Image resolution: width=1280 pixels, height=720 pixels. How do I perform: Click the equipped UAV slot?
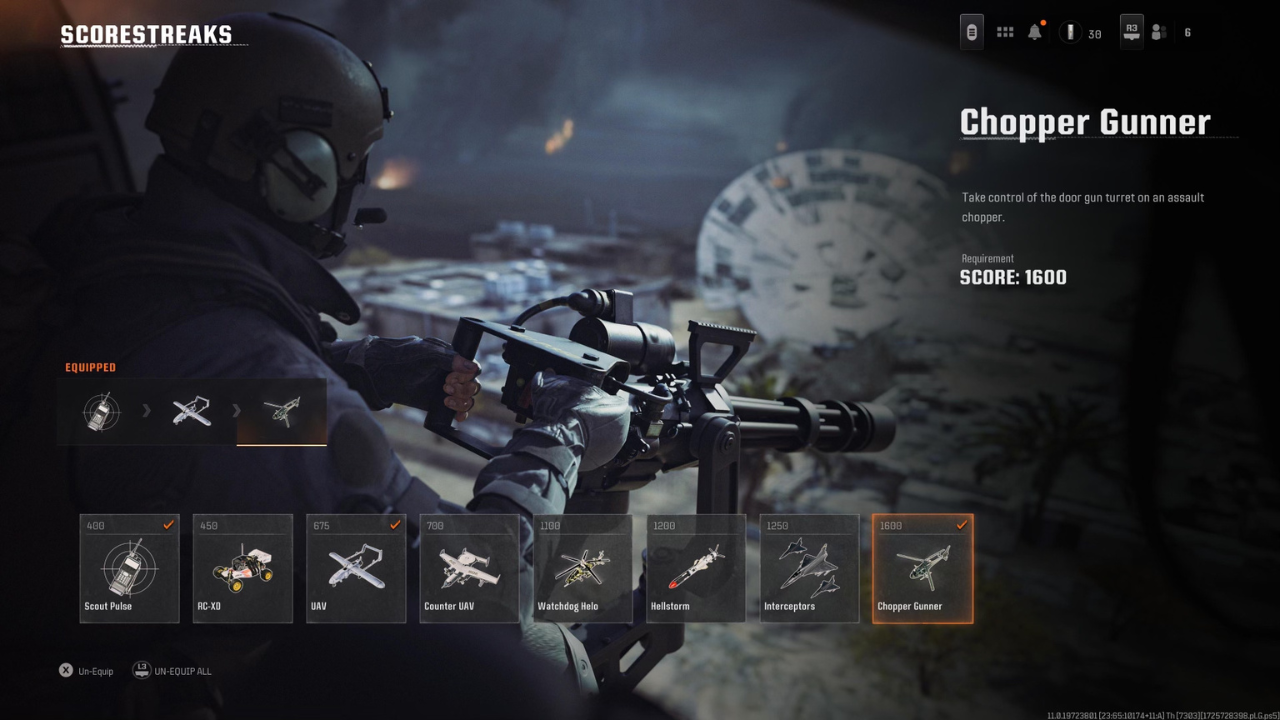pyautogui.click(x=191, y=411)
